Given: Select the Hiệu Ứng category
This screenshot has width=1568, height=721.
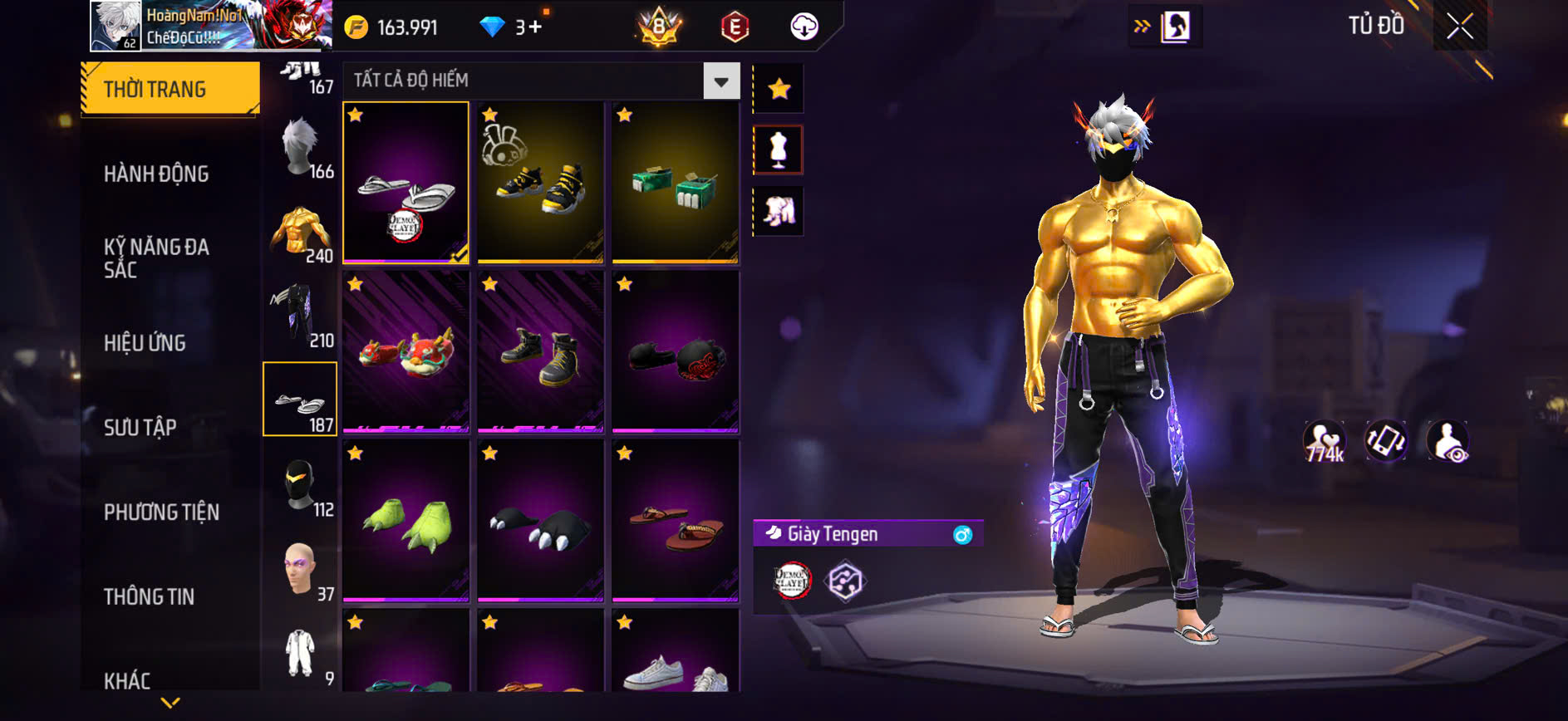Looking at the screenshot, I should pos(145,342).
